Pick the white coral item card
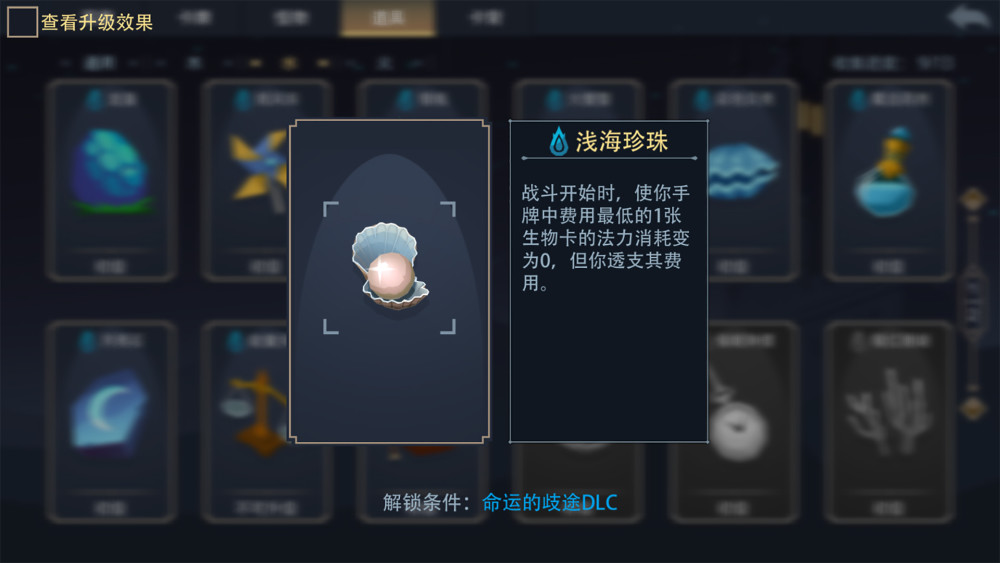 888,418
